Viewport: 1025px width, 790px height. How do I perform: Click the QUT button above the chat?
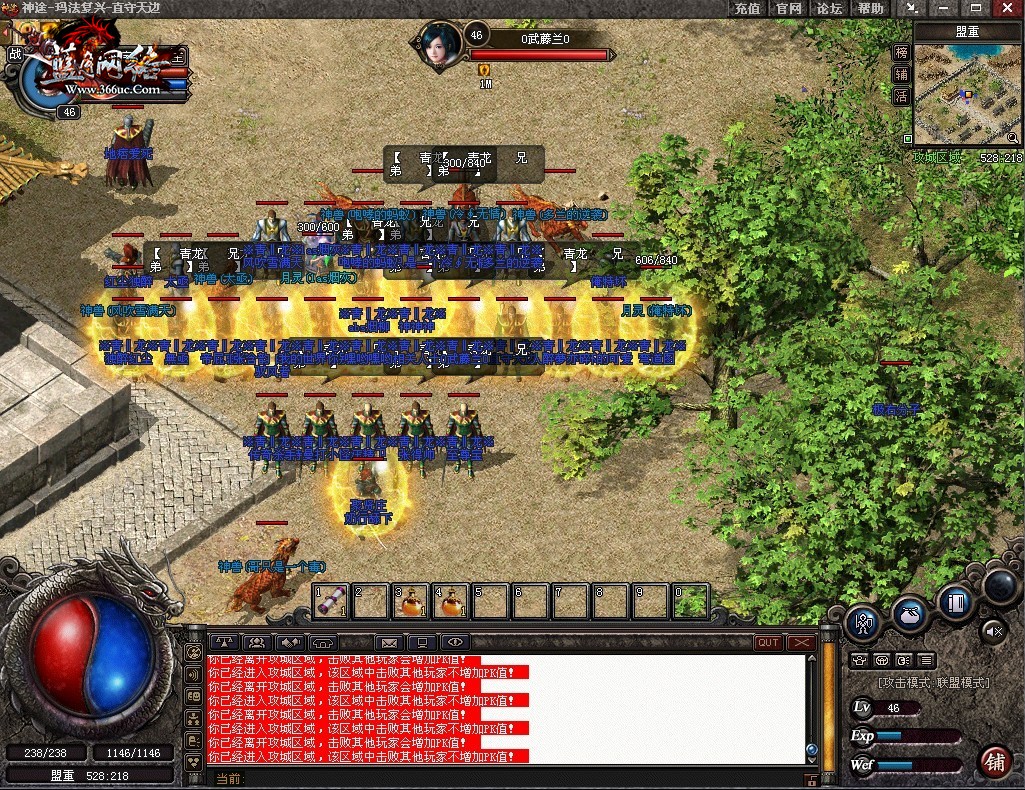(x=768, y=642)
